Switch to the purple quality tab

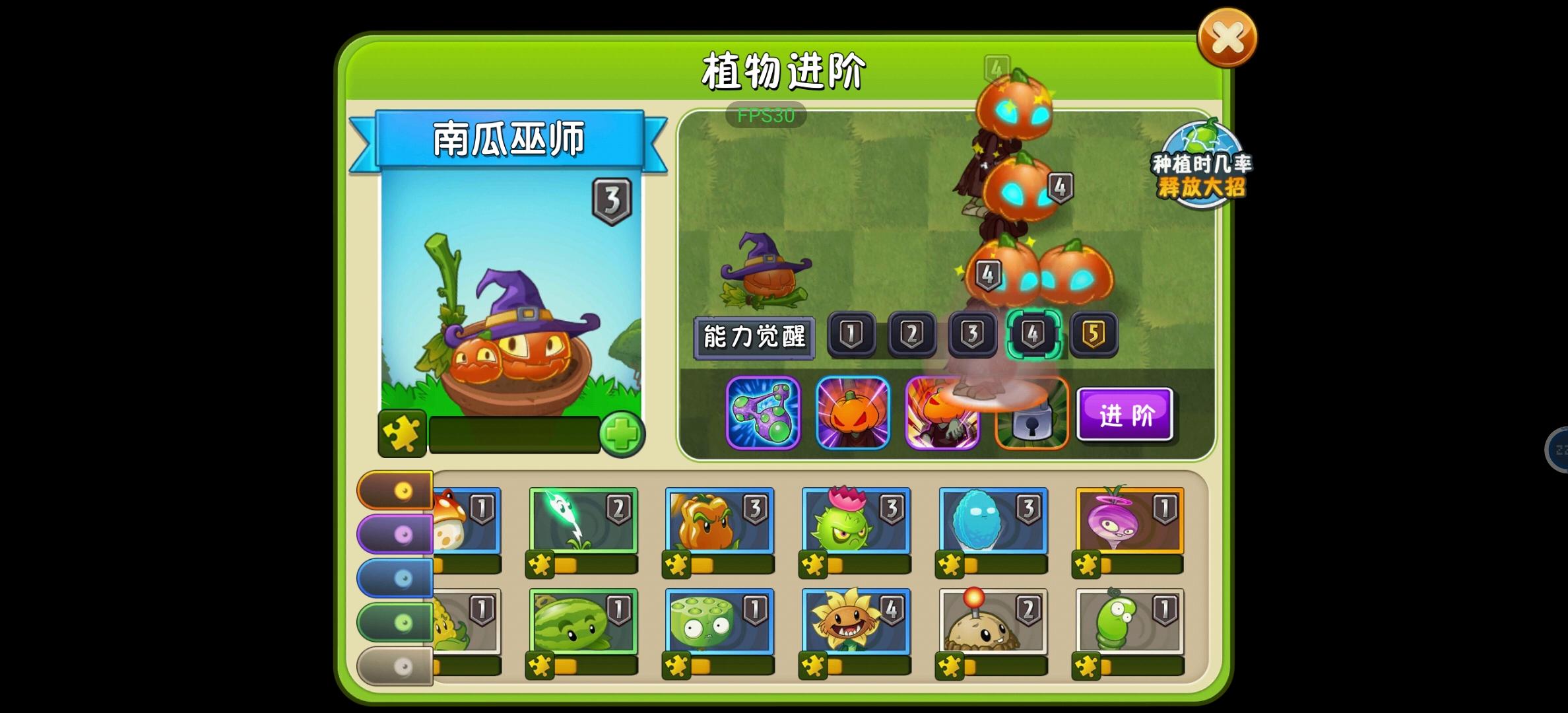click(x=393, y=535)
